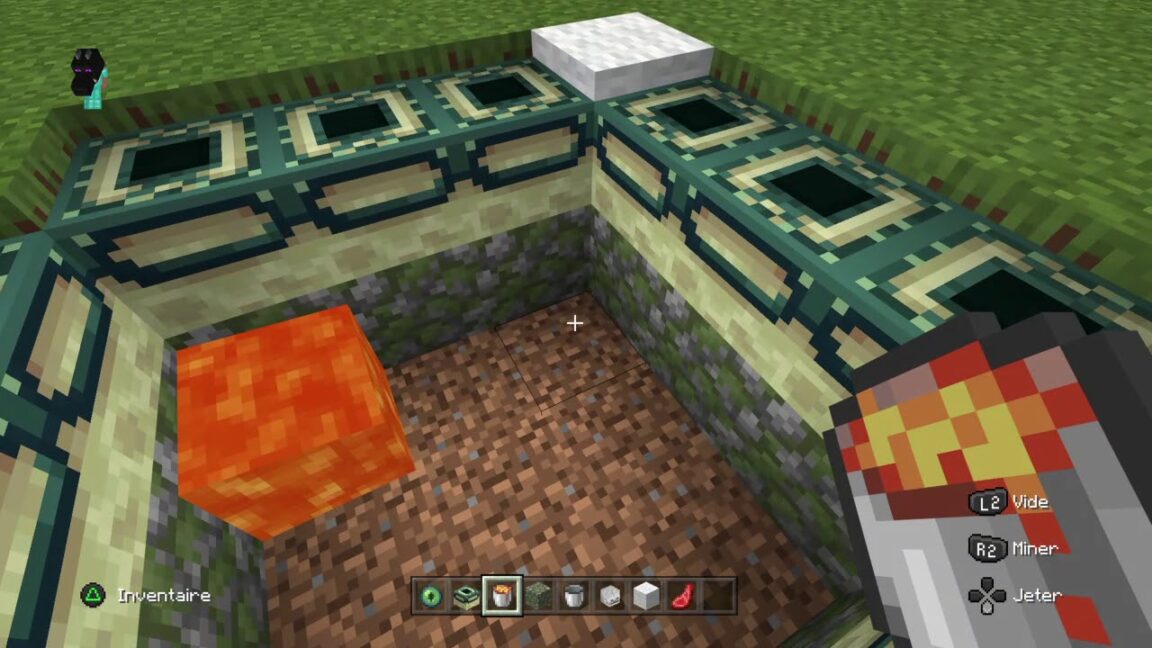Select the lava bucket in the hotbar
This screenshot has width=1152, height=648.
point(501,596)
